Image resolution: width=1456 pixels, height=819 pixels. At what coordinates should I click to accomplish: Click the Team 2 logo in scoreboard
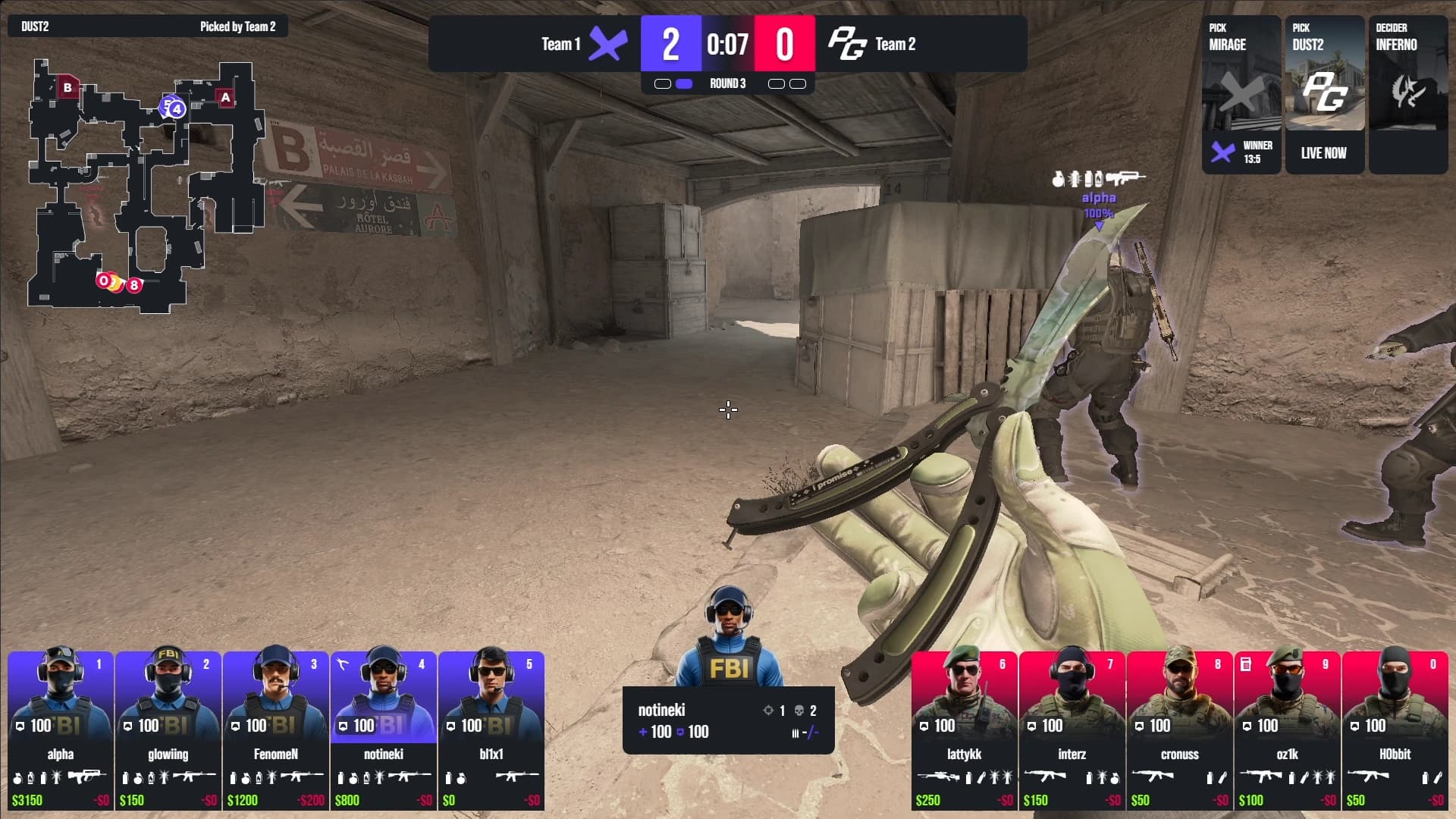(846, 44)
